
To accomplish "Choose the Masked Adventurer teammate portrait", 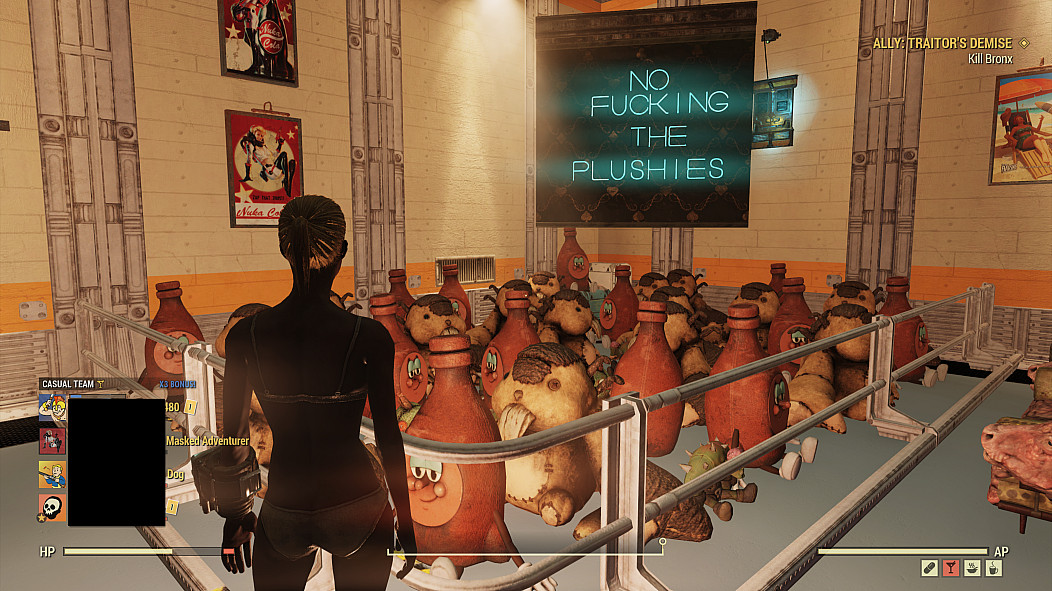I will (52, 440).
